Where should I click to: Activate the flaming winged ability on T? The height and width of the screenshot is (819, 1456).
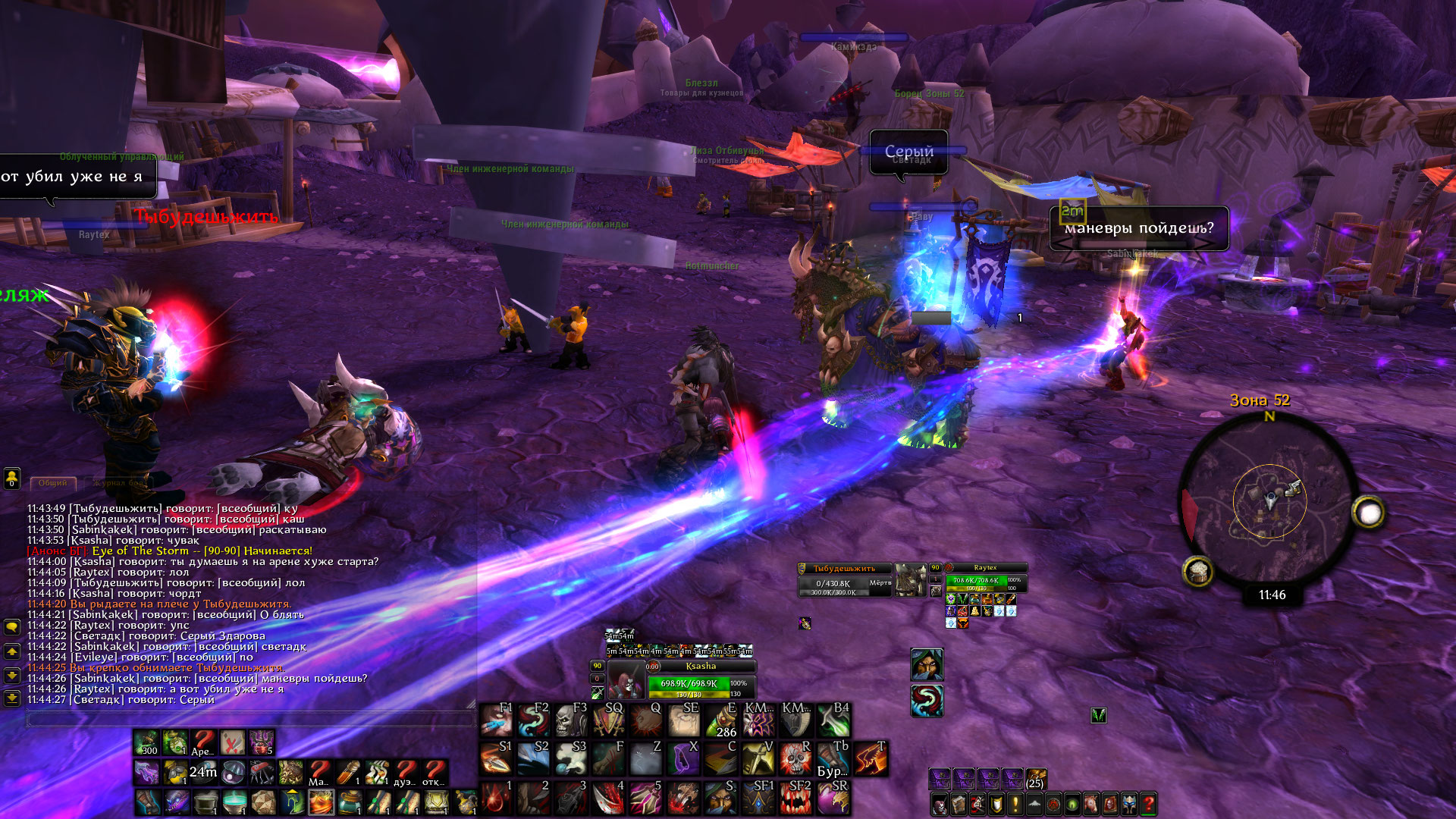tap(870, 758)
